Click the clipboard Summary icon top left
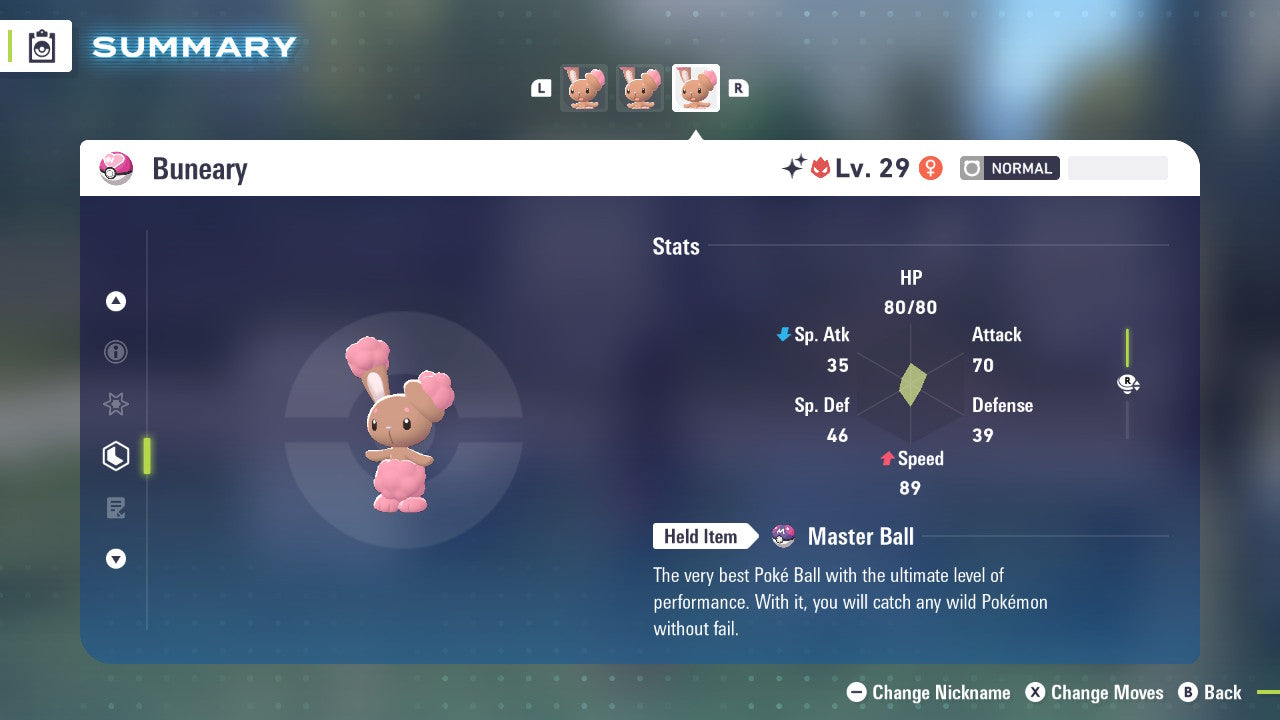The image size is (1280, 720). click(41, 46)
